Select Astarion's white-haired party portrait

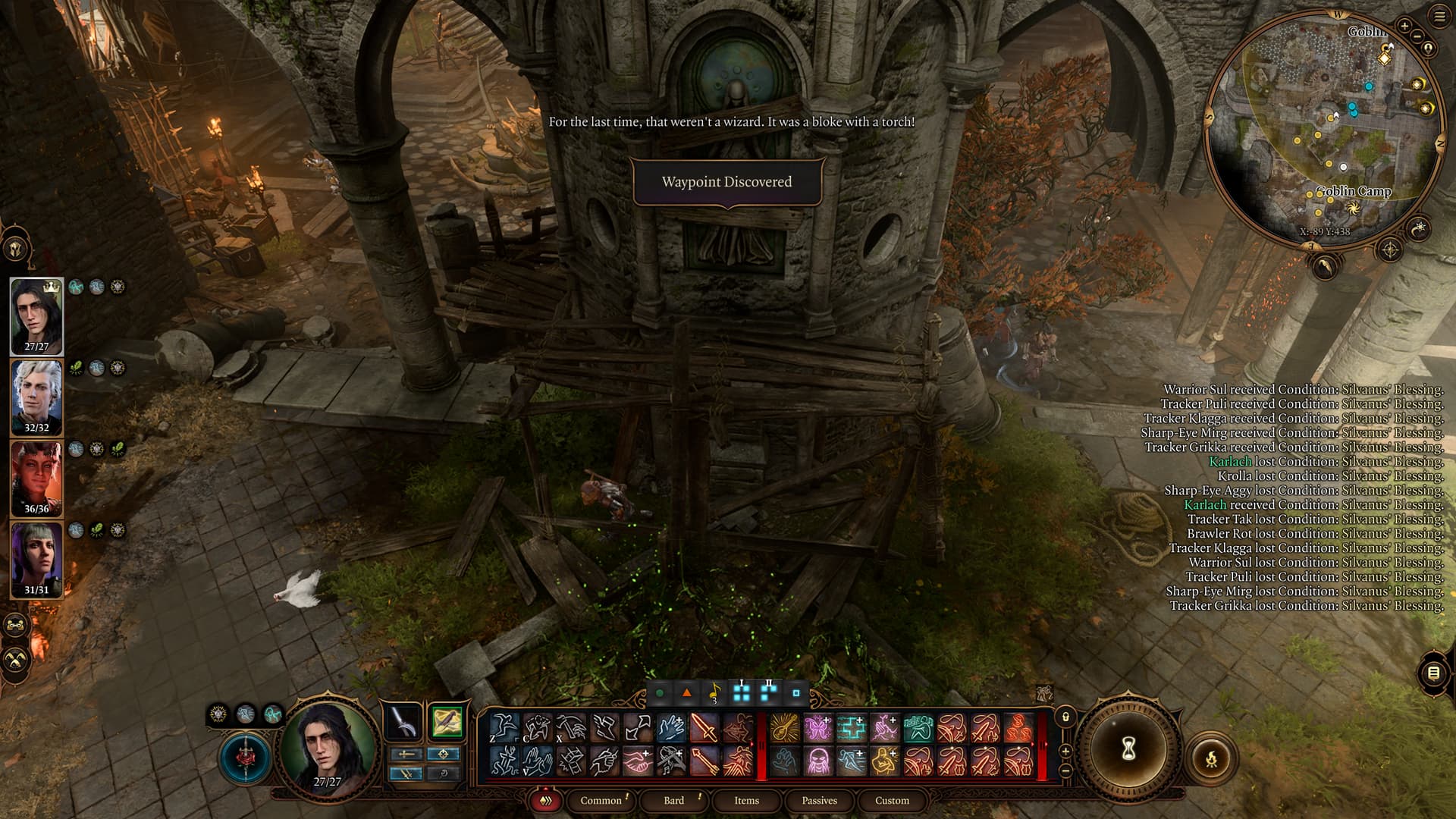(x=36, y=397)
